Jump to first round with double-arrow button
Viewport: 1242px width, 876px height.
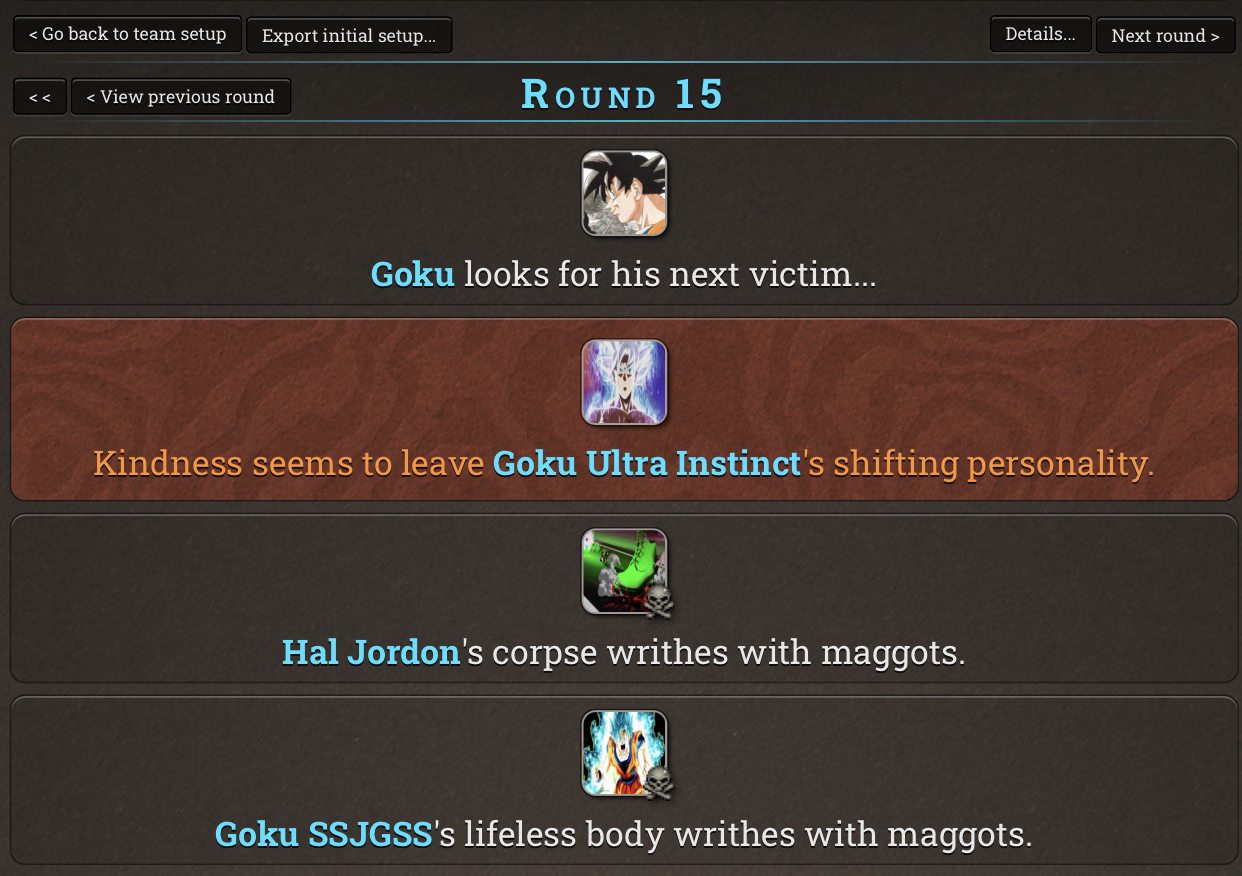40,97
